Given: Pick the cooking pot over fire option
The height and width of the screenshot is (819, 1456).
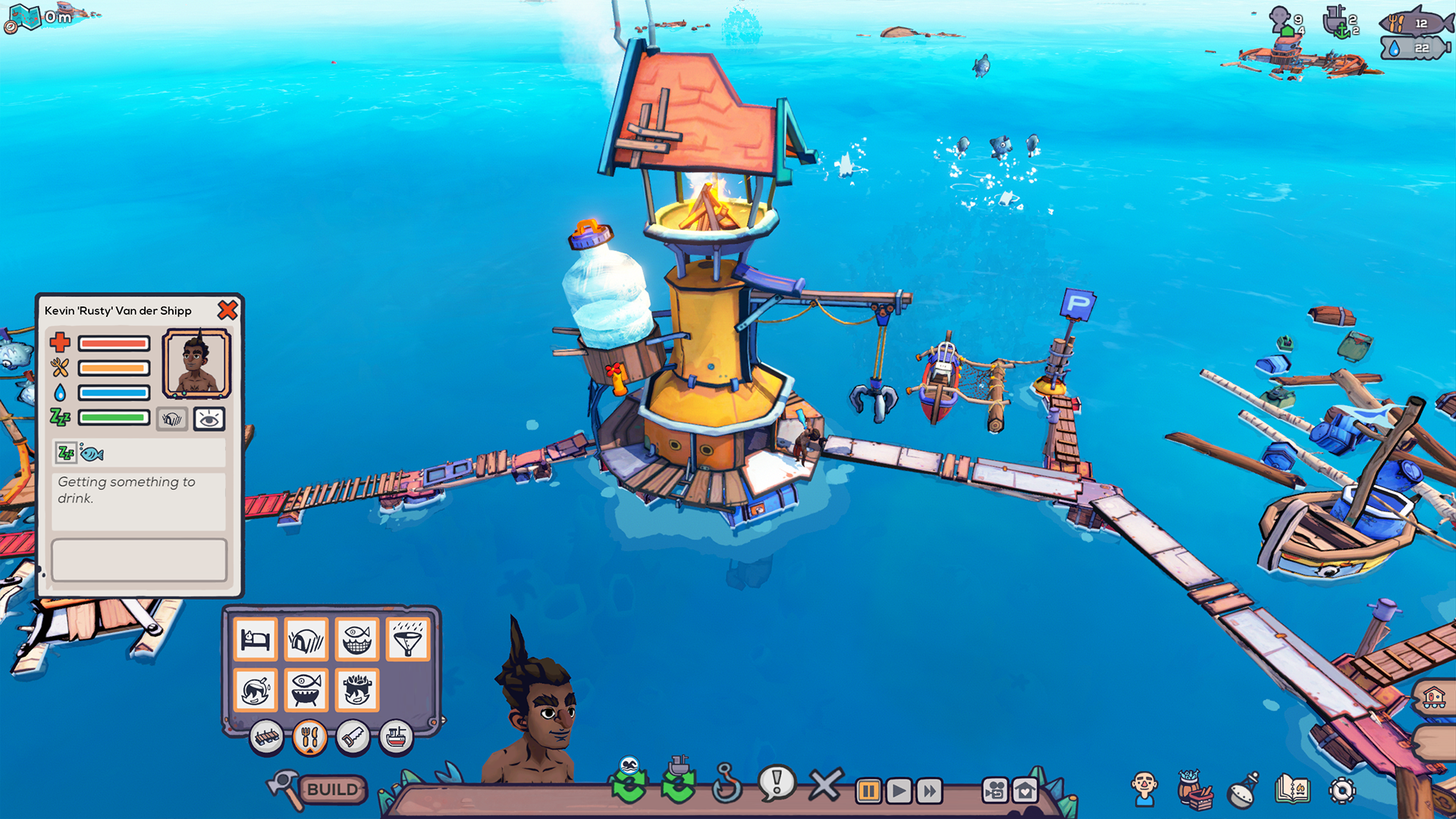Looking at the screenshot, I should (x=357, y=690).
